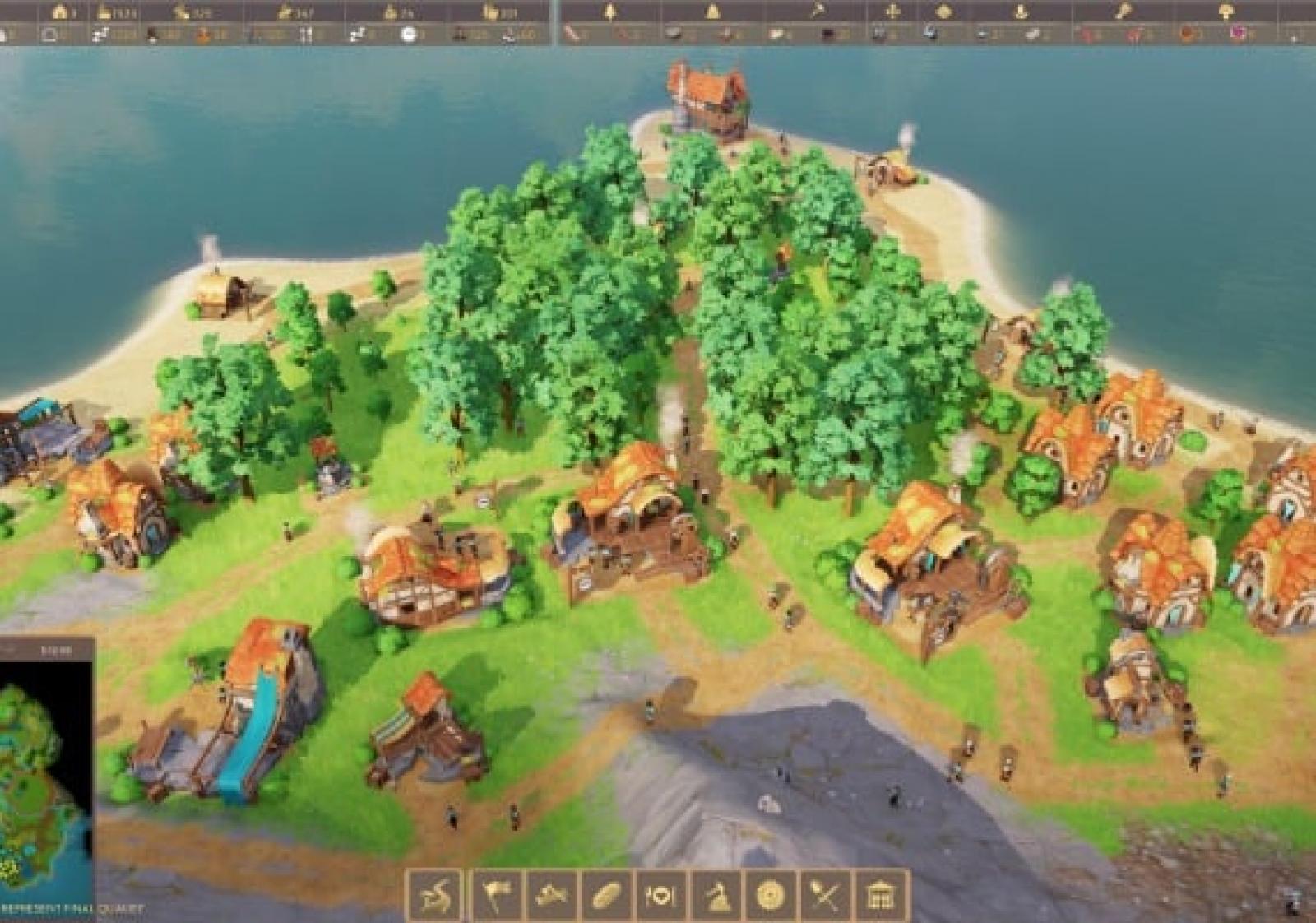Select the tree resource category icon
The width and height of the screenshot is (1316, 923).
(609, 12)
